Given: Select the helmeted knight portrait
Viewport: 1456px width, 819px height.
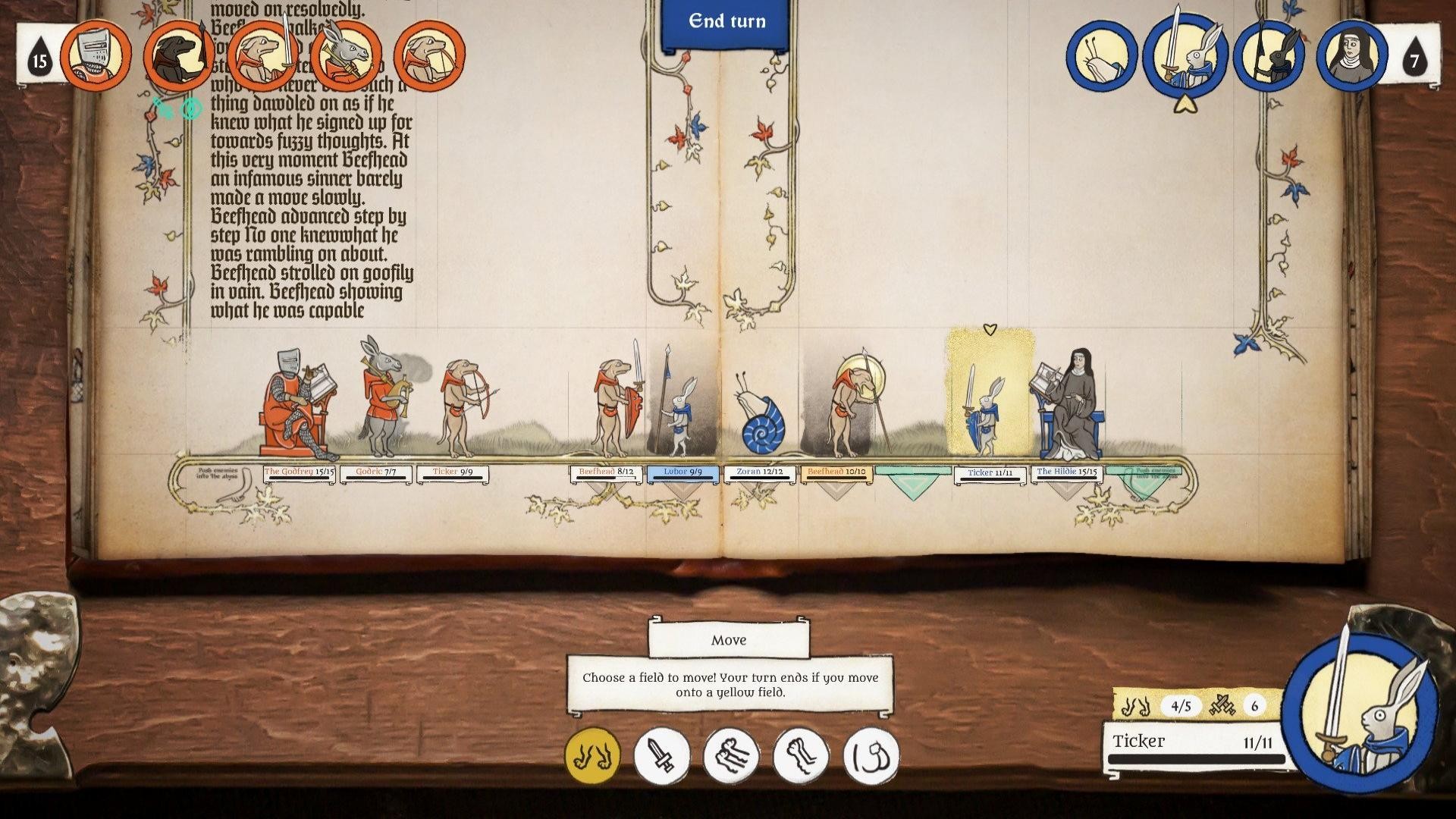Looking at the screenshot, I should [96, 55].
